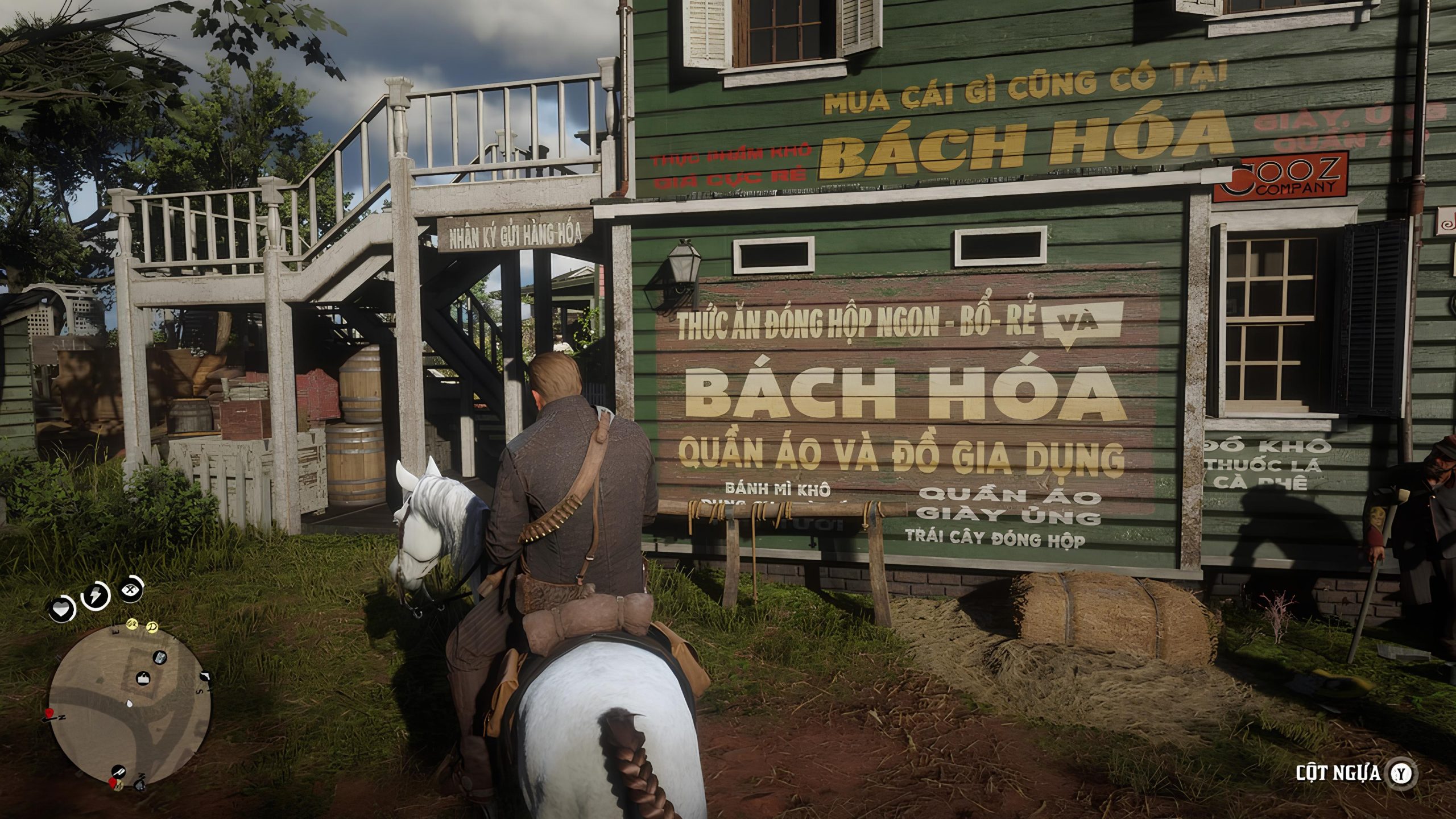Viewport: 1456px width, 819px height.
Task: Select the health core heart icon
Action: pos(61,609)
